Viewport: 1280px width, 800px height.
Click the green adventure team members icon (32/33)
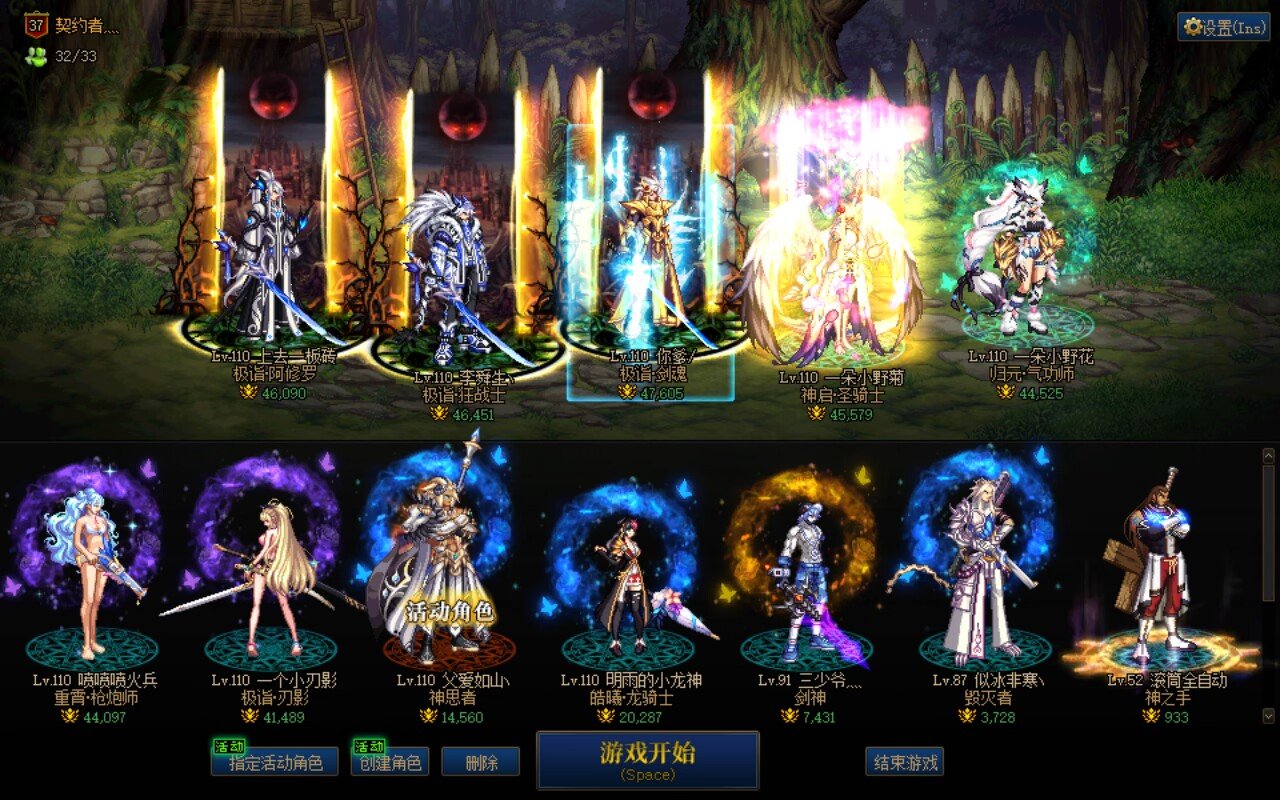[x=35, y=57]
